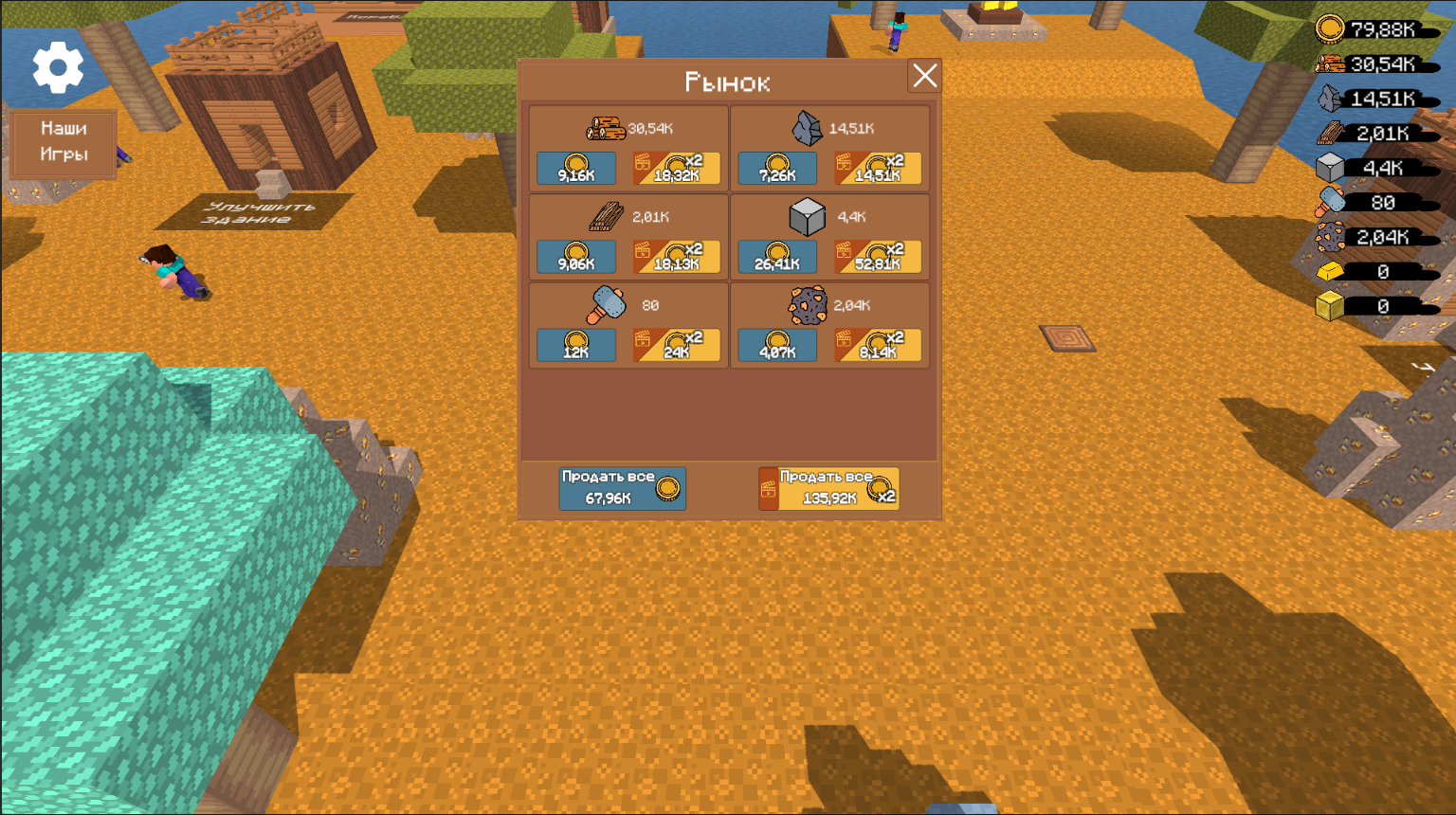Click the stone block cube icon in market
The width and height of the screenshot is (1456, 815).
[807, 217]
